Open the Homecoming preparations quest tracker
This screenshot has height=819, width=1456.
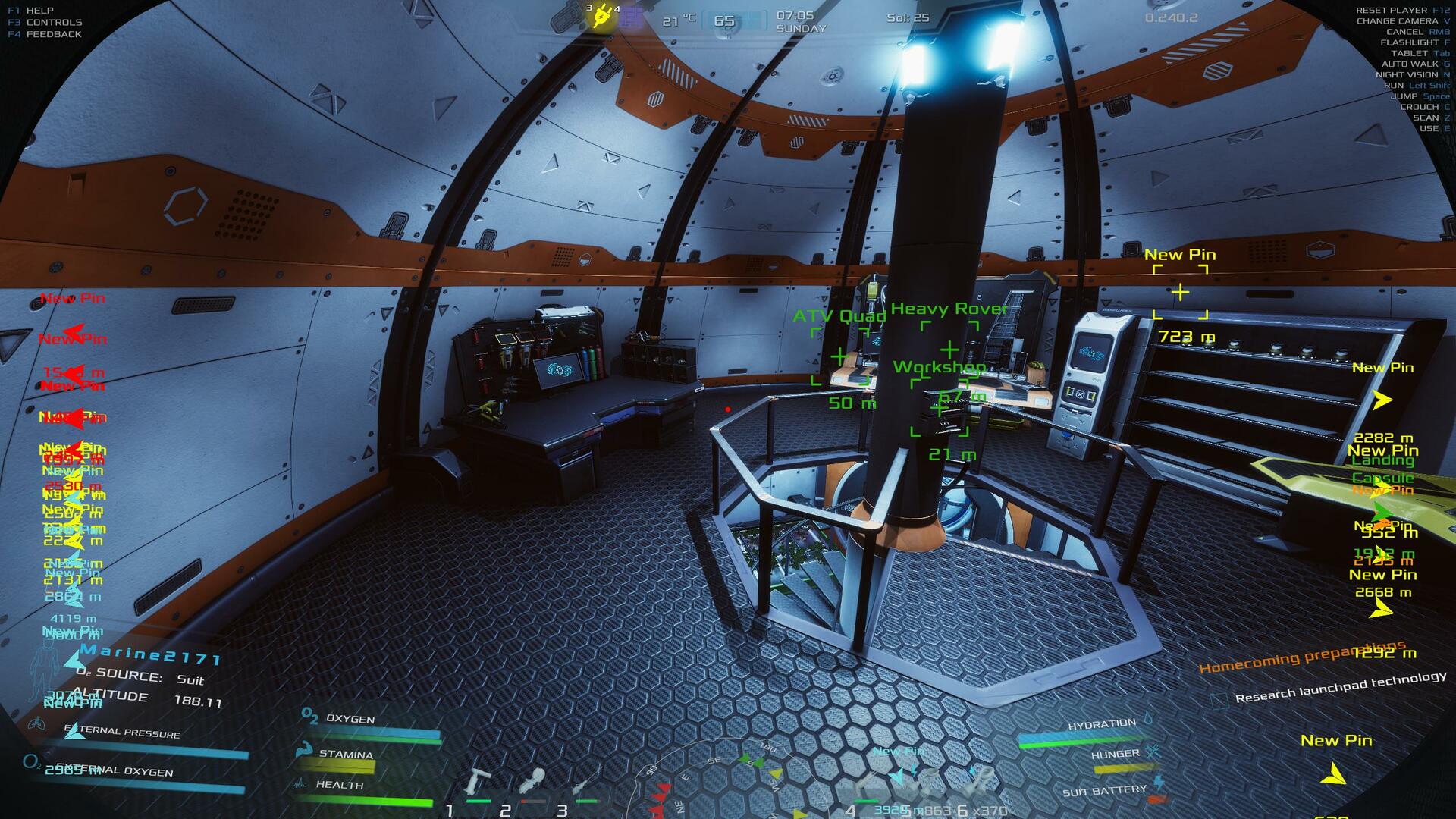[1302, 657]
